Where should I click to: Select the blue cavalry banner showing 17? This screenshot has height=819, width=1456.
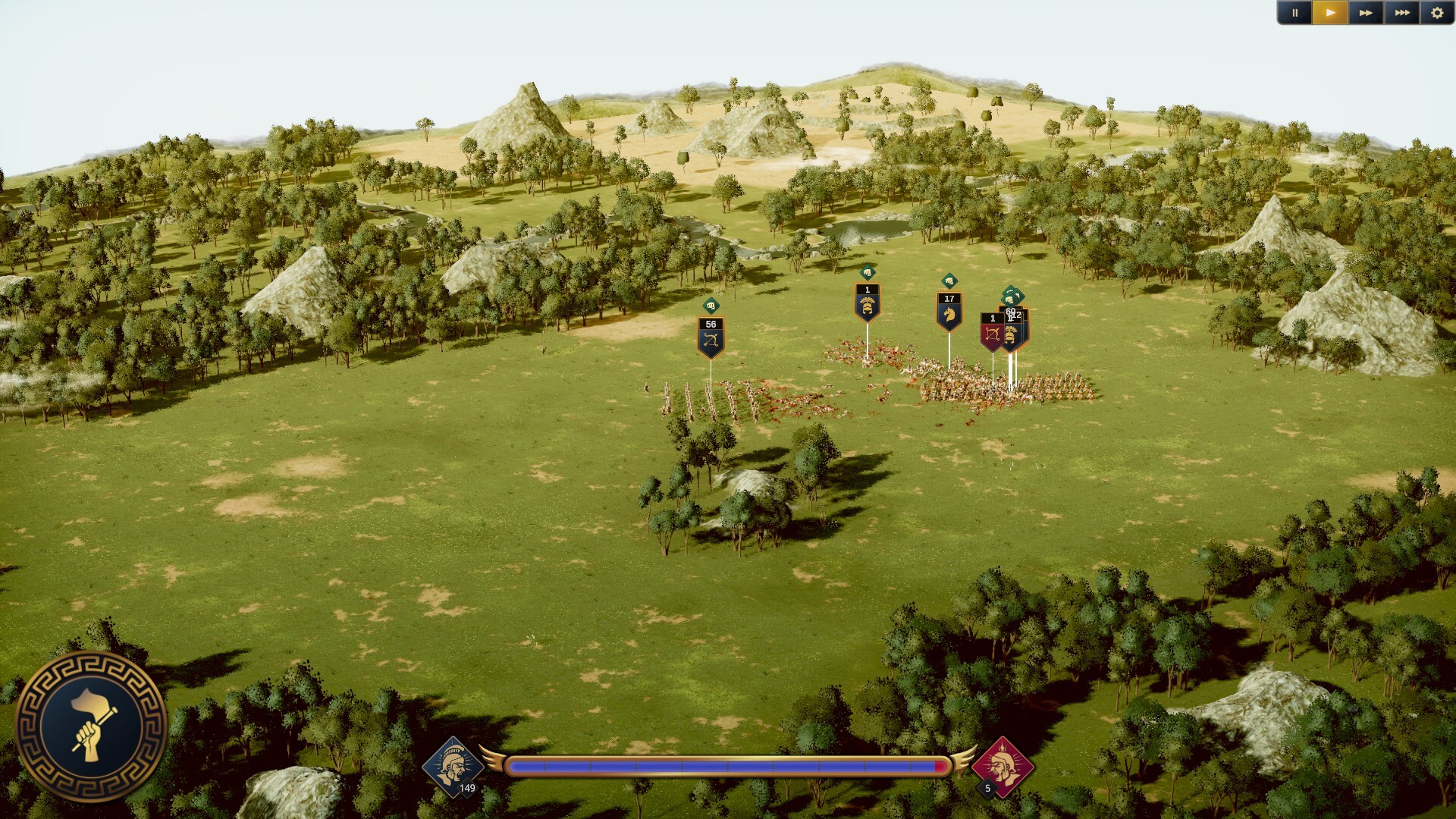click(949, 311)
